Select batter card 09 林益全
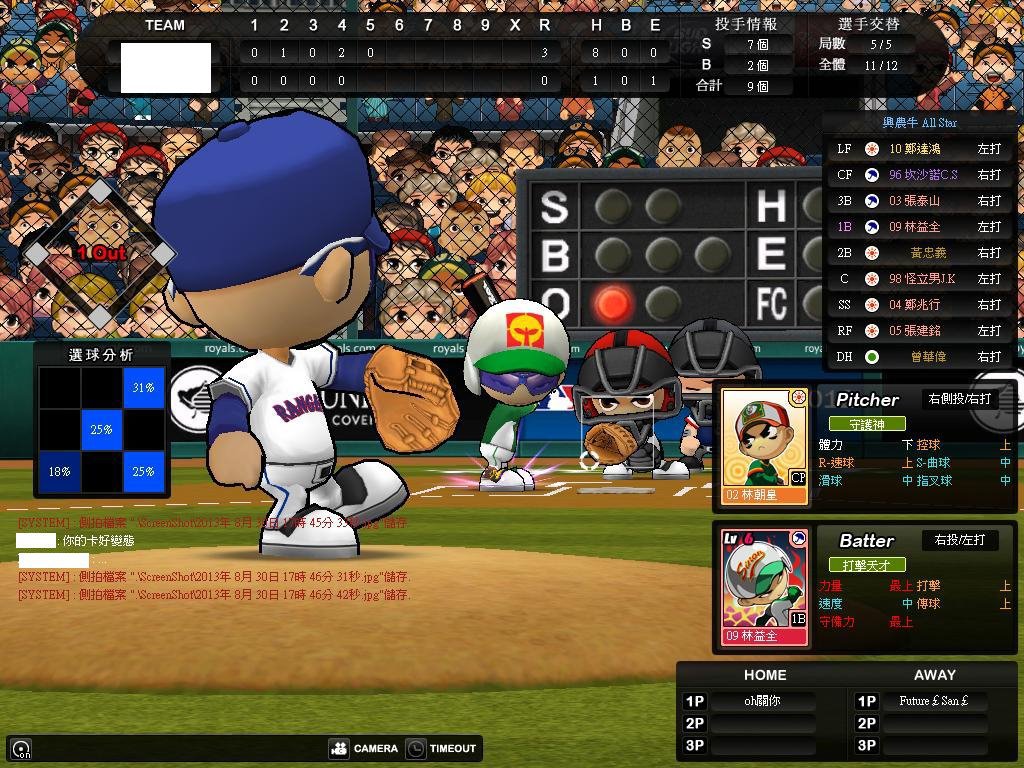 [764, 587]
